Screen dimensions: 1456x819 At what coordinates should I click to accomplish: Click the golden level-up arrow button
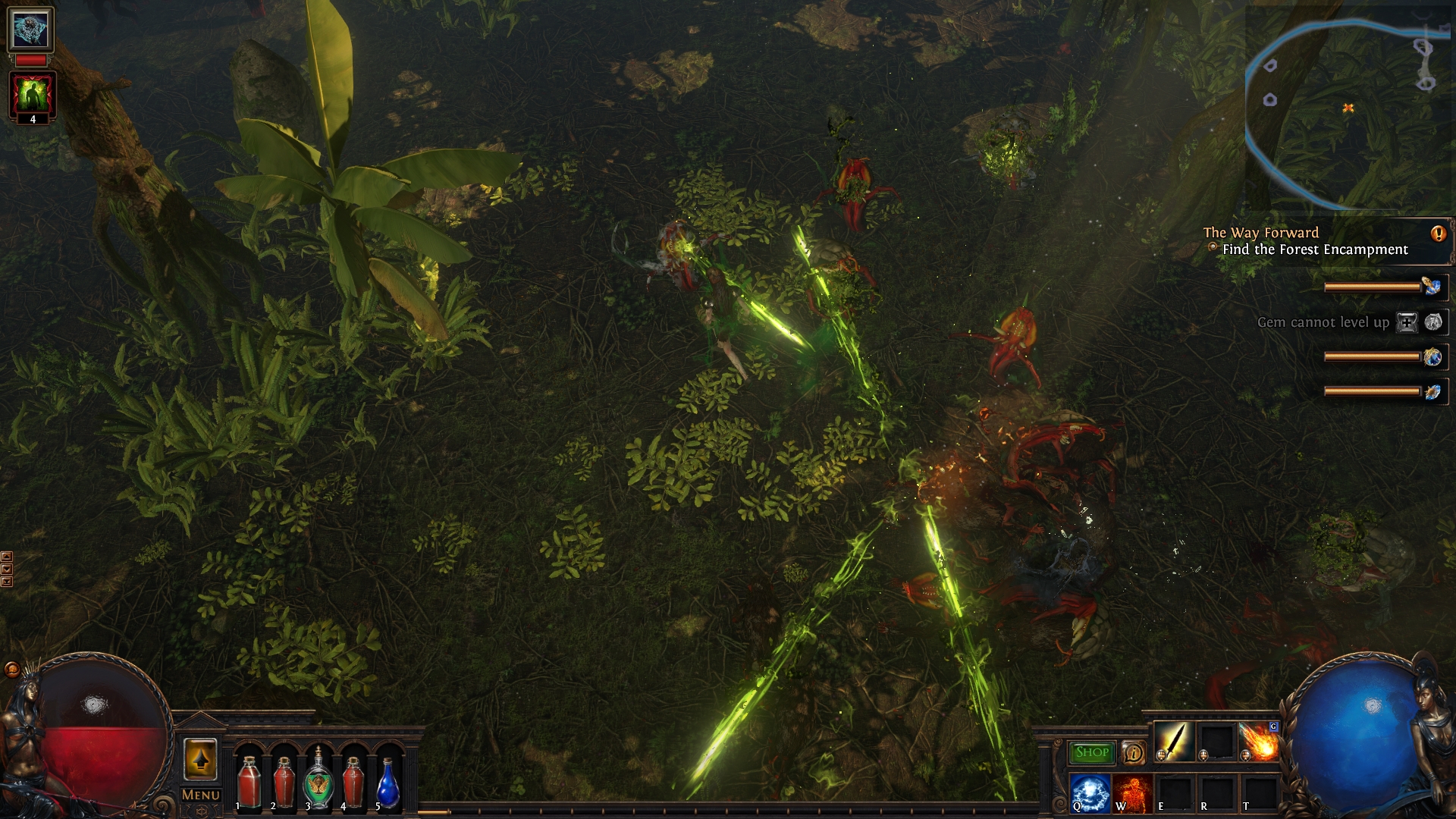tap(200, 759)
